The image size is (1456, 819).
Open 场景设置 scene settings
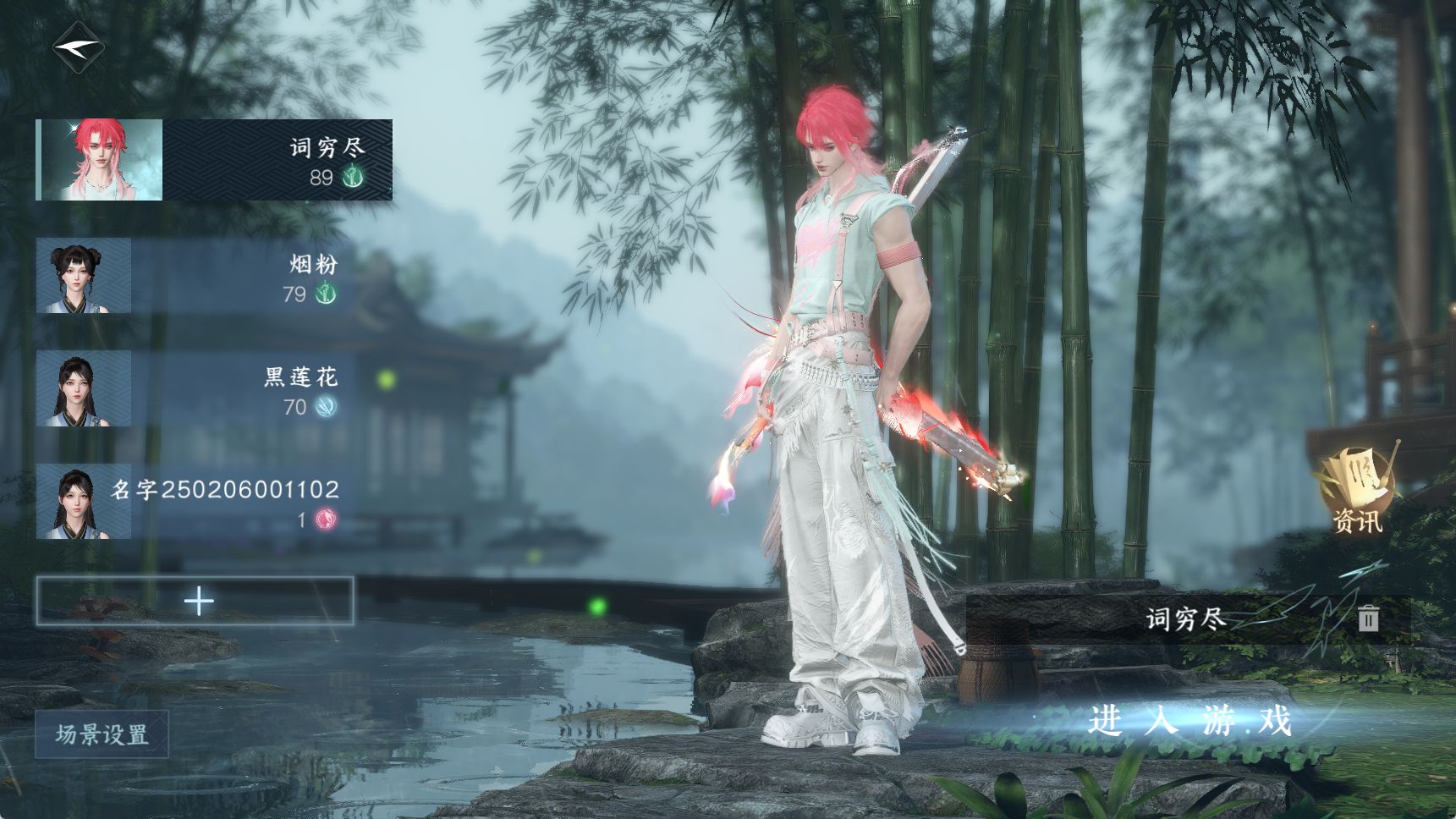click(102, 734)
